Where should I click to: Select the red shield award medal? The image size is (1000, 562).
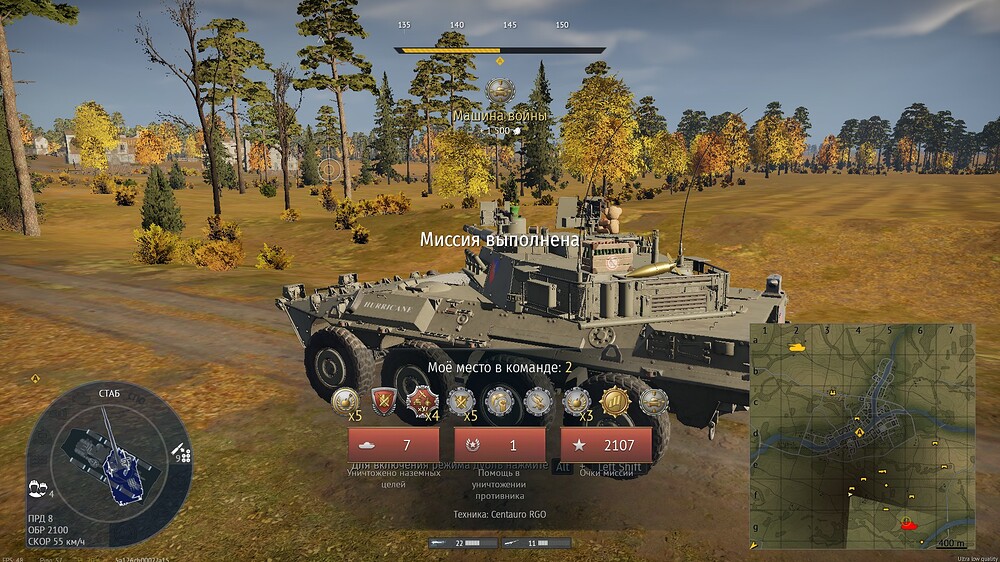tap(385, 401)
